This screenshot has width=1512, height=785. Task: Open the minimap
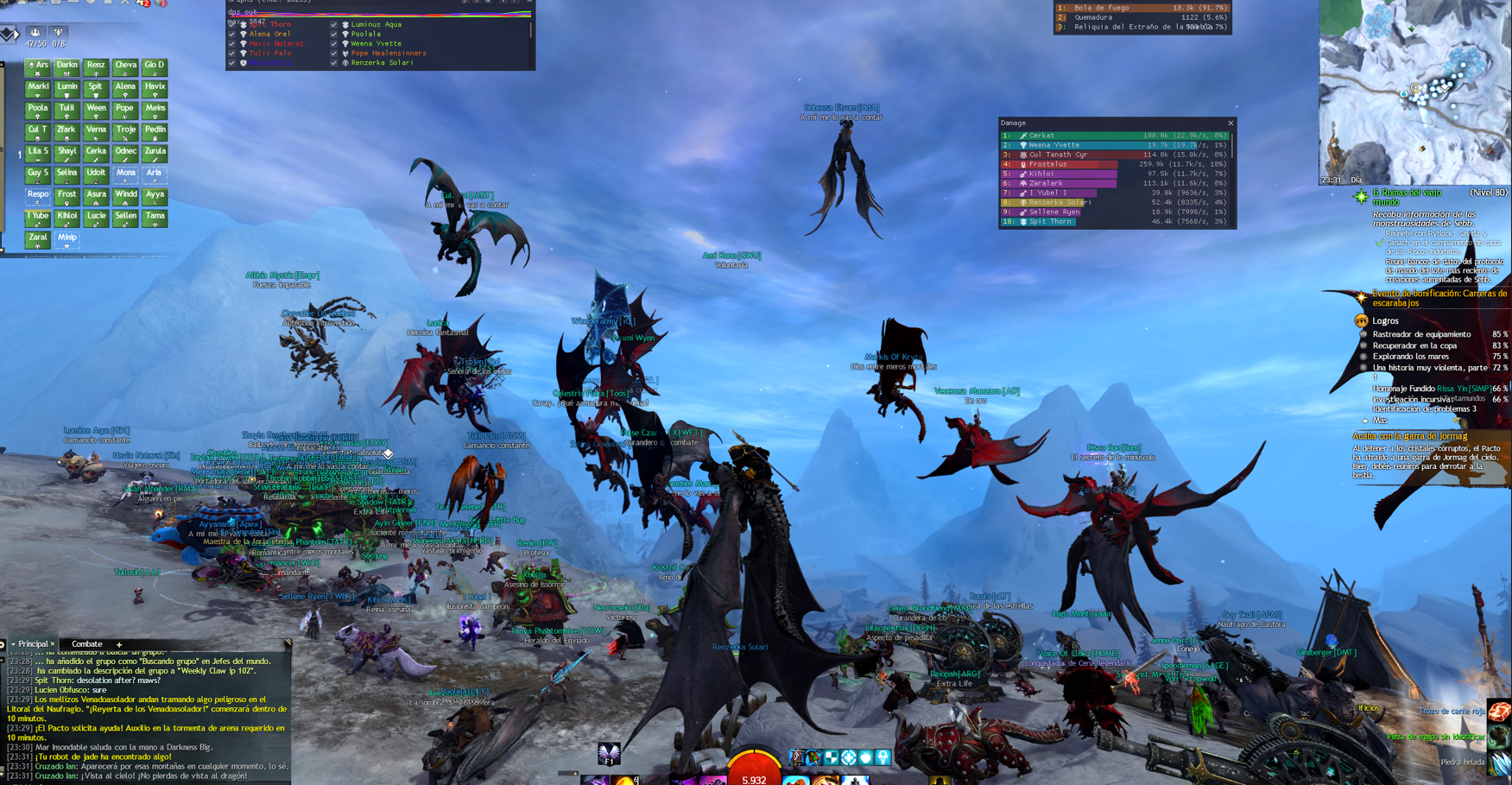click(x=1415, y=91)
